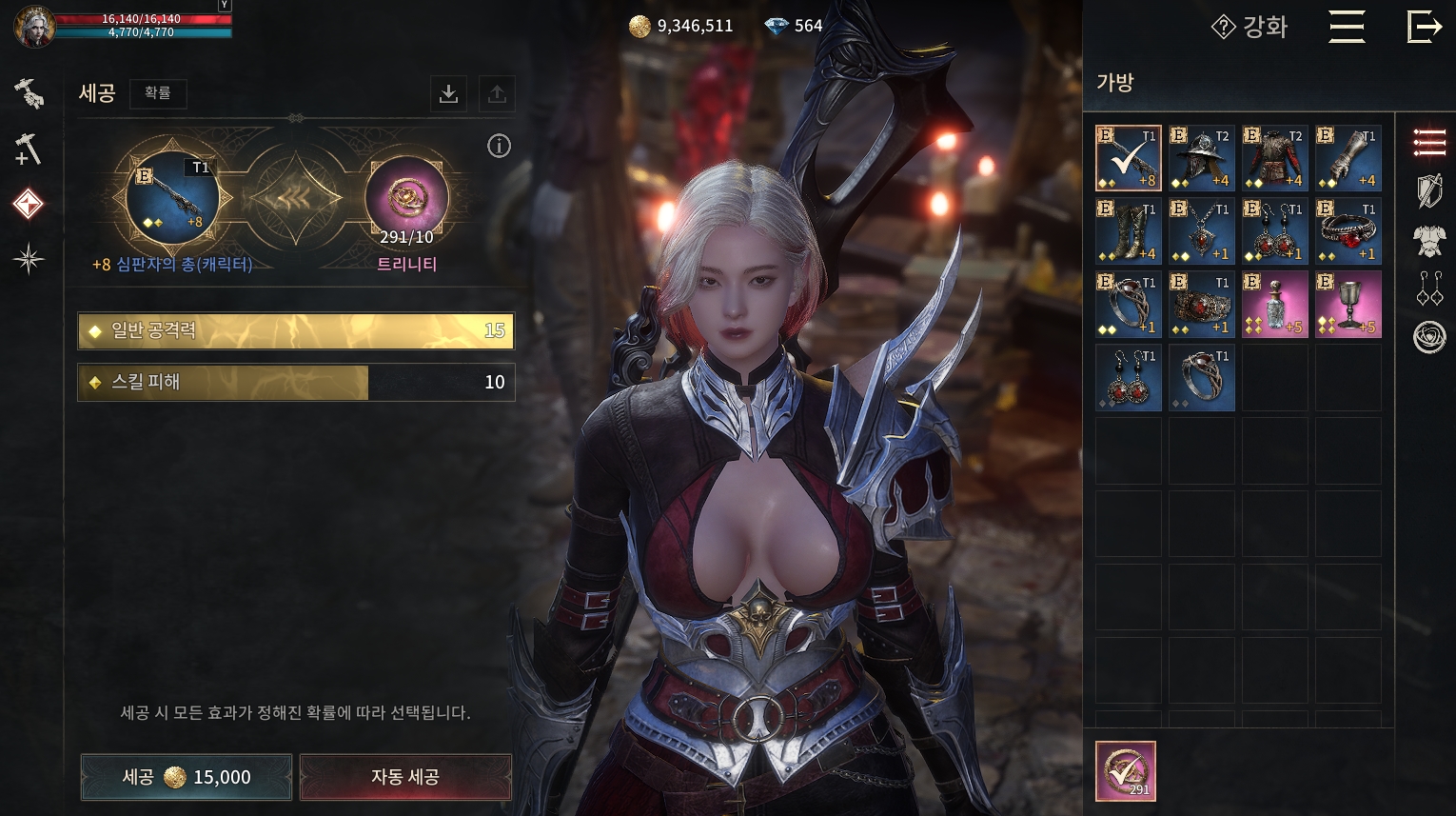The height and width of the screenshot is (816, 1456).
Task: Click the upload arrow button in the refine panel
Action: tap(497, 93)
